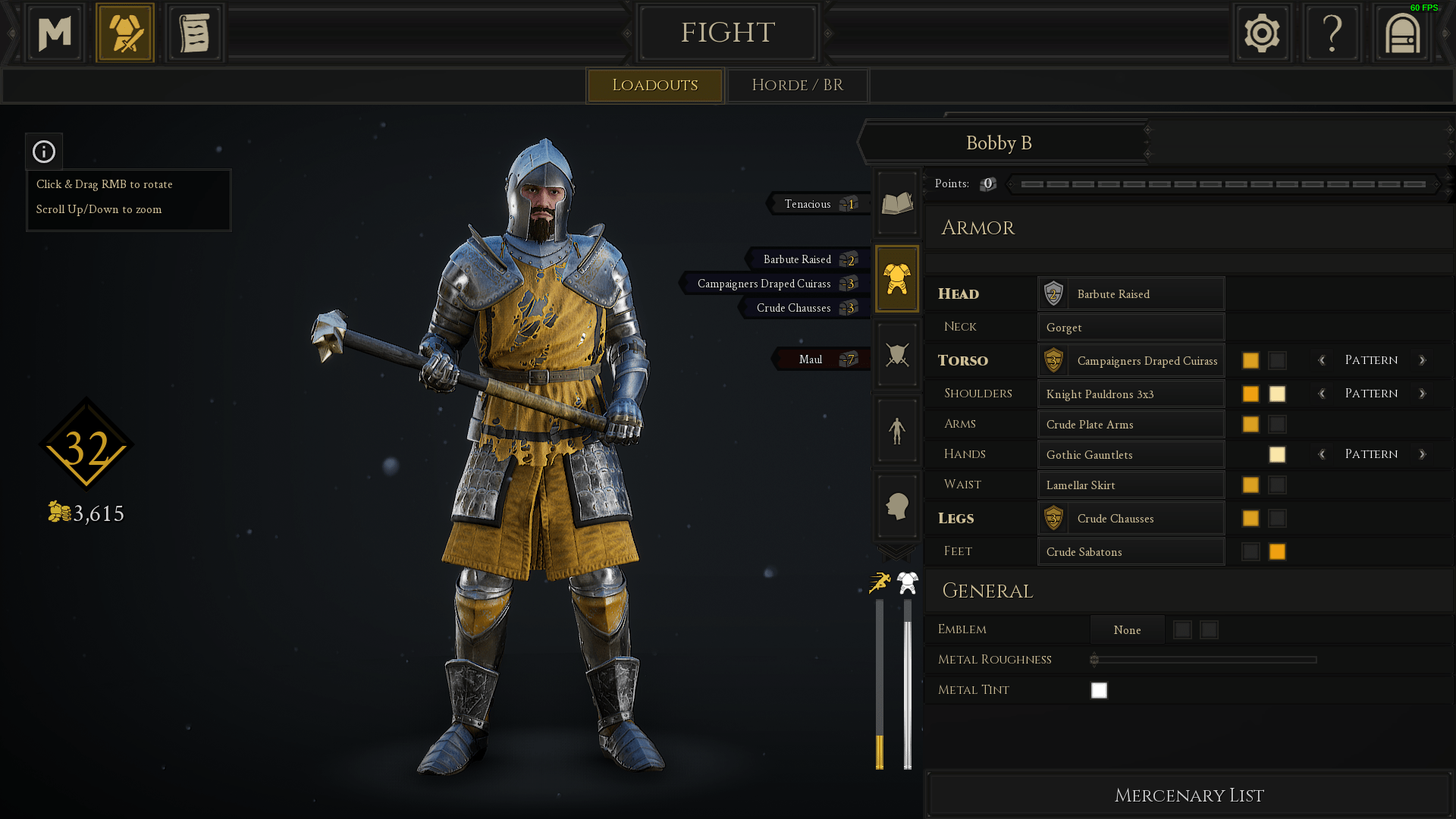Open the help question mark
The image size is (1456, 819).
click(x=1332, y=33)
